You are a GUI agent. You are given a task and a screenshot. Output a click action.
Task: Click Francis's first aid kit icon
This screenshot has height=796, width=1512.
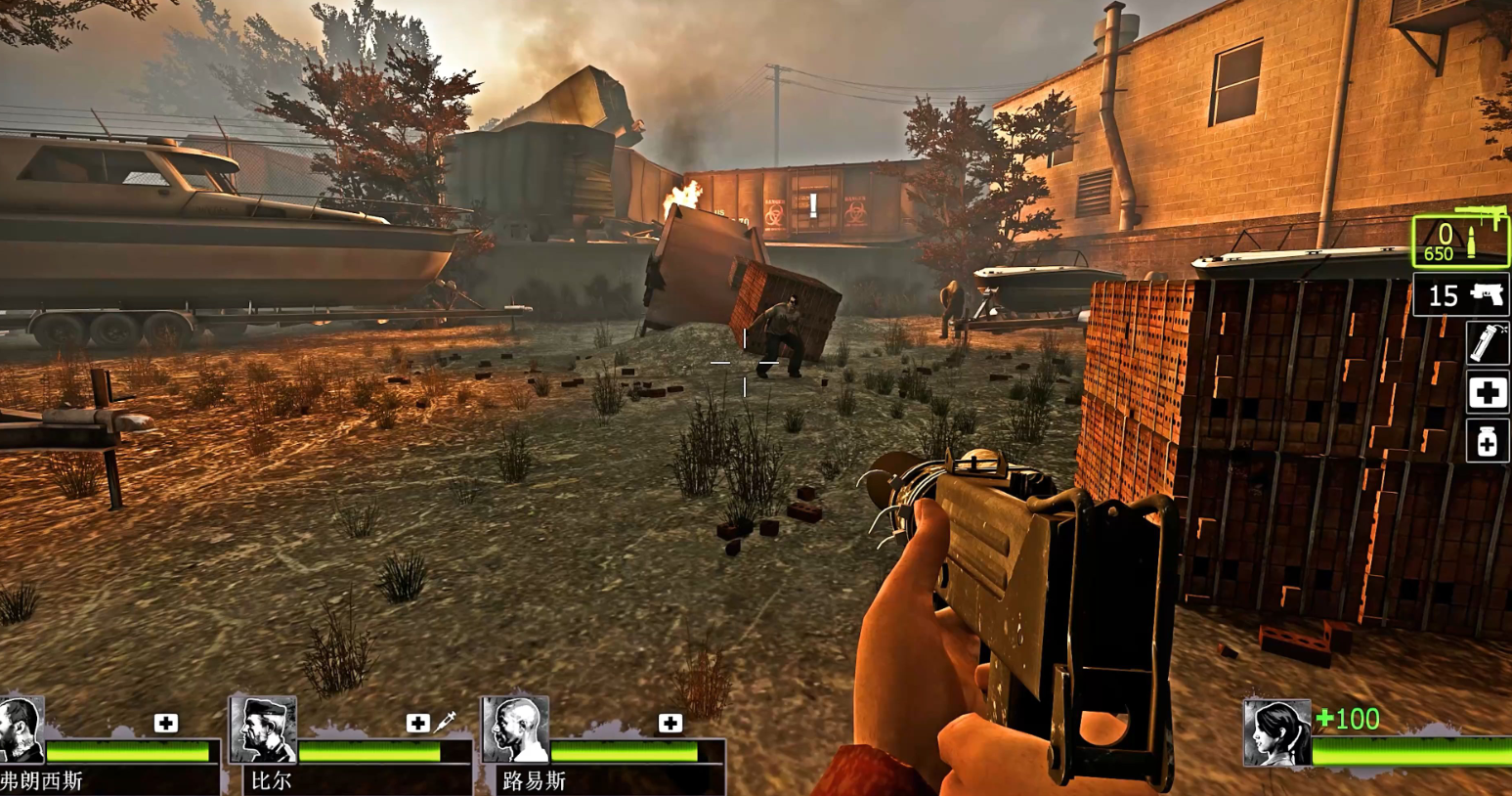pos(166,724)
